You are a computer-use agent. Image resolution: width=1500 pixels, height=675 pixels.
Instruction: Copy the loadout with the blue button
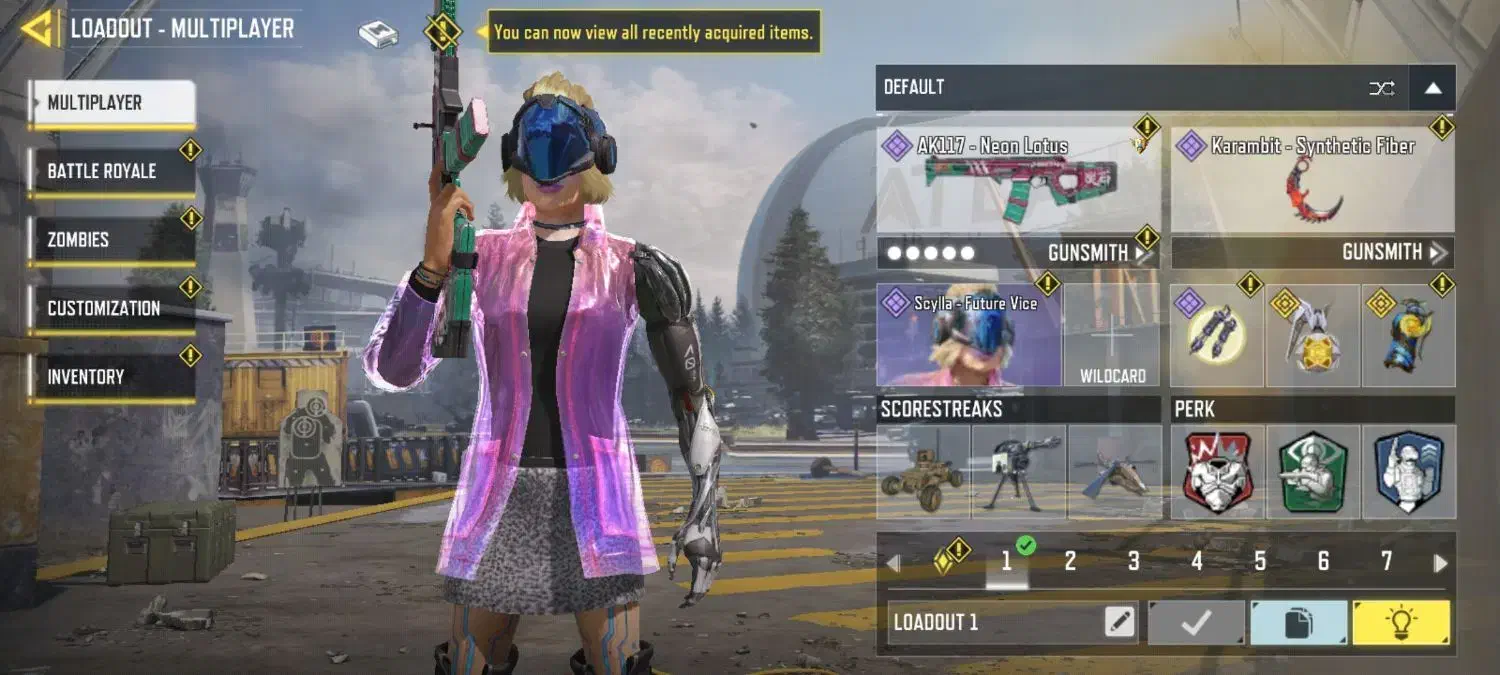(1297, 623)
